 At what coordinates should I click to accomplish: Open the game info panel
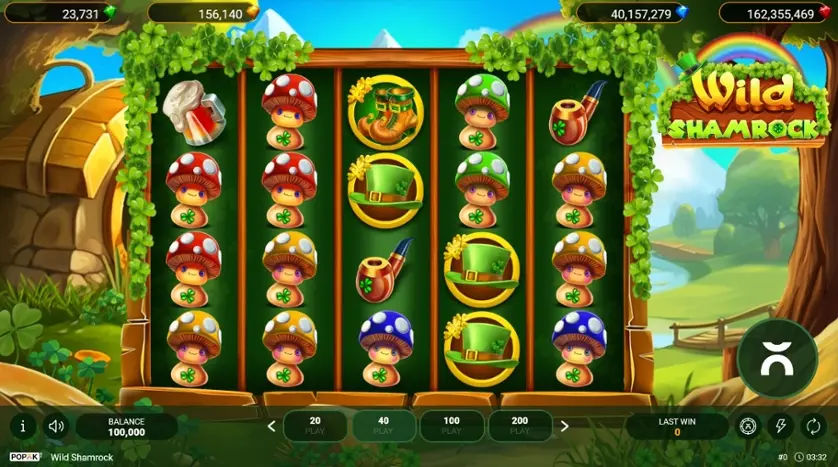[x=23, y=426]
